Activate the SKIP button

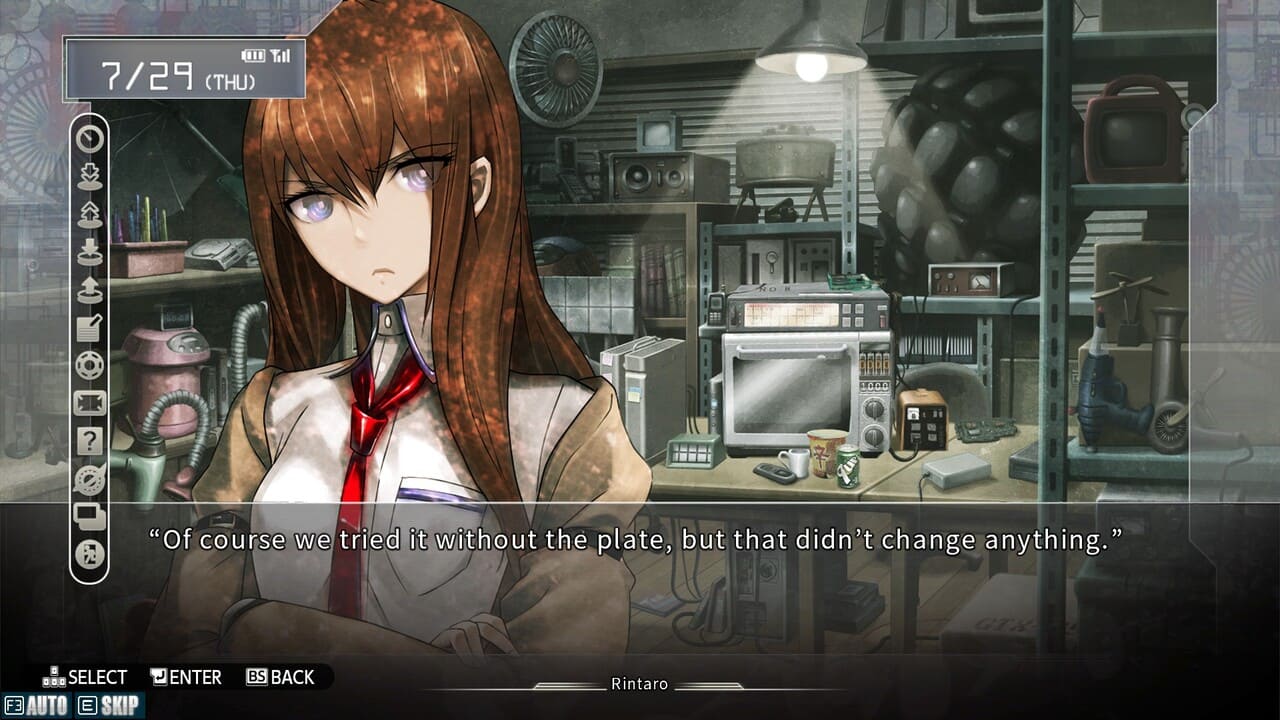pos(109,706)
